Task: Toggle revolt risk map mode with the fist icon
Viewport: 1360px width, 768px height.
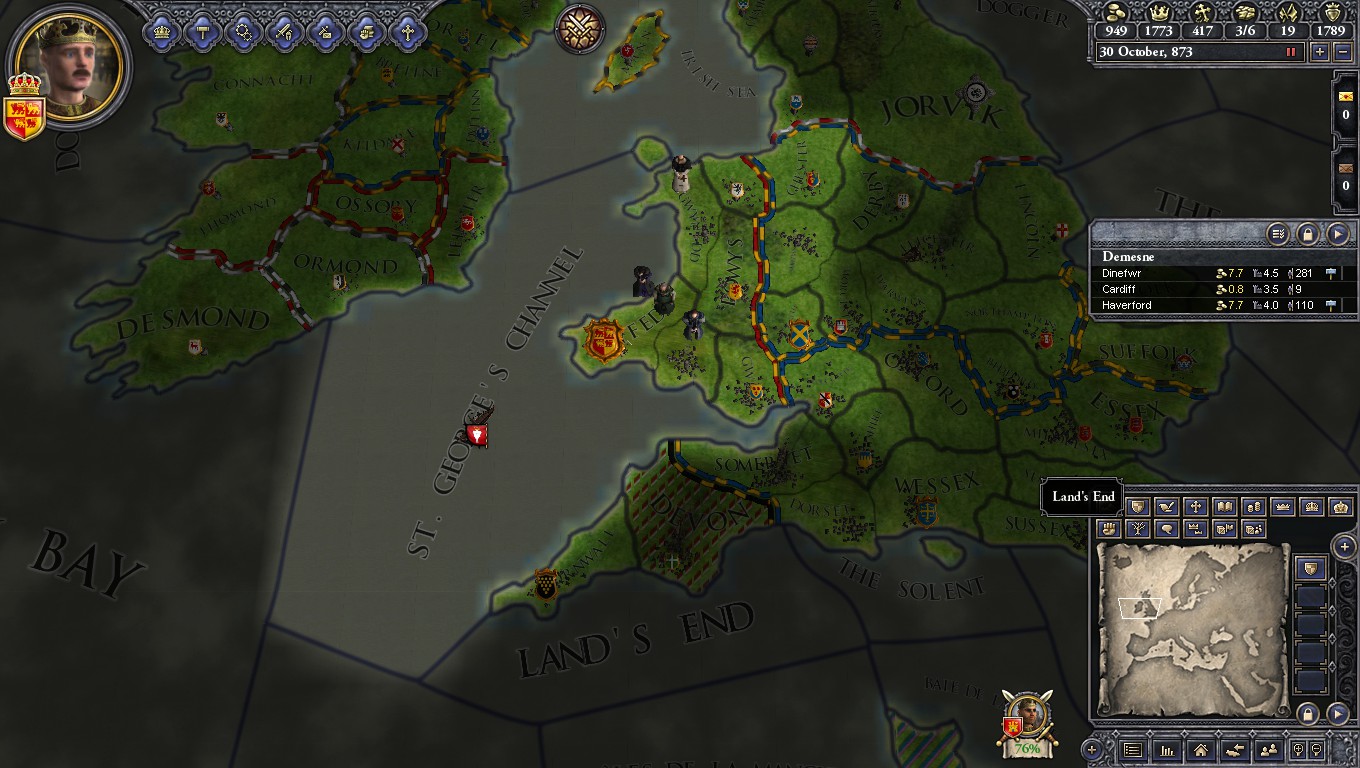Action: pos(1109,529)
